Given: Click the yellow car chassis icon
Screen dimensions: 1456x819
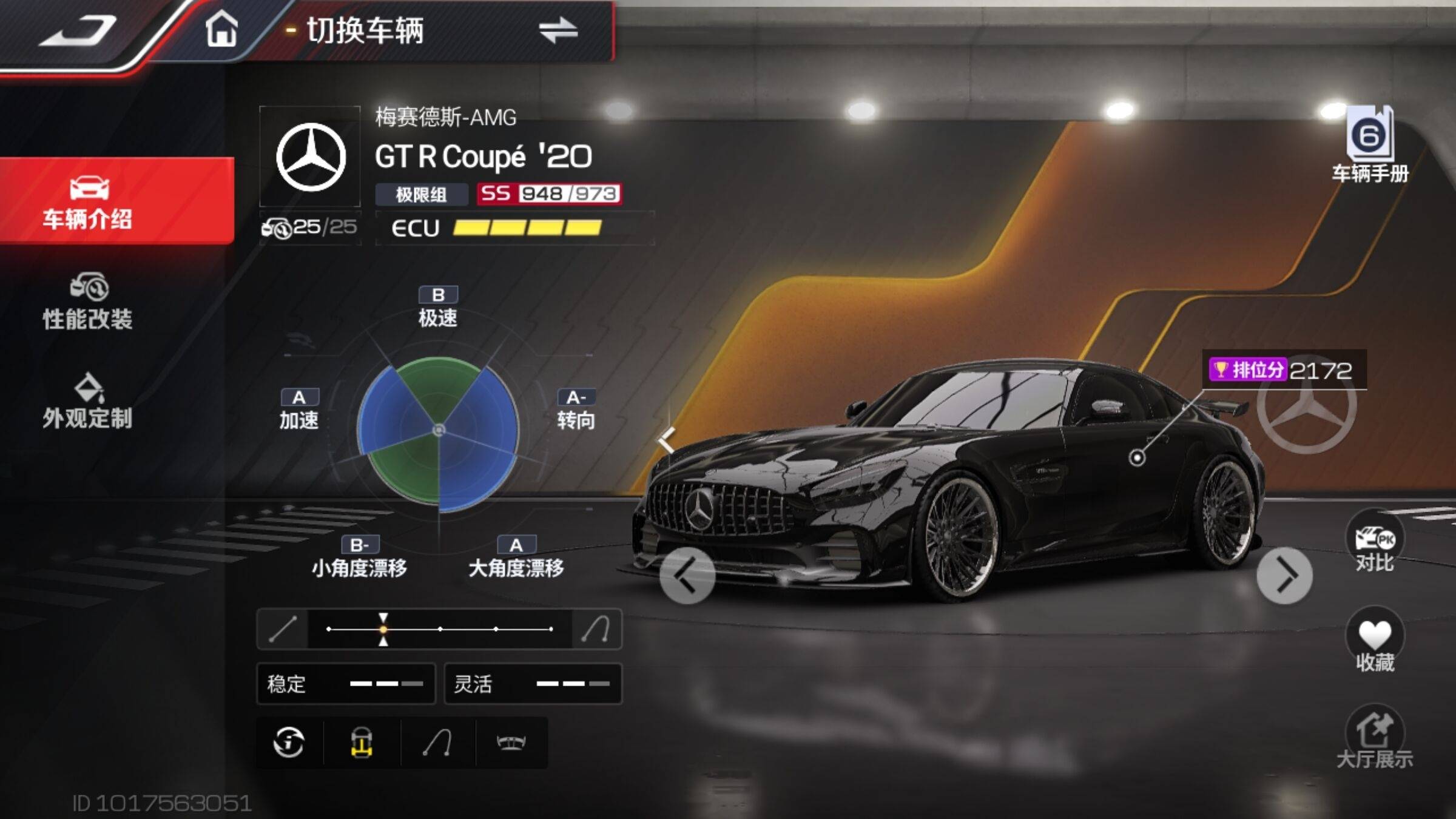Looking at the screenshot, I should (362, 743).
